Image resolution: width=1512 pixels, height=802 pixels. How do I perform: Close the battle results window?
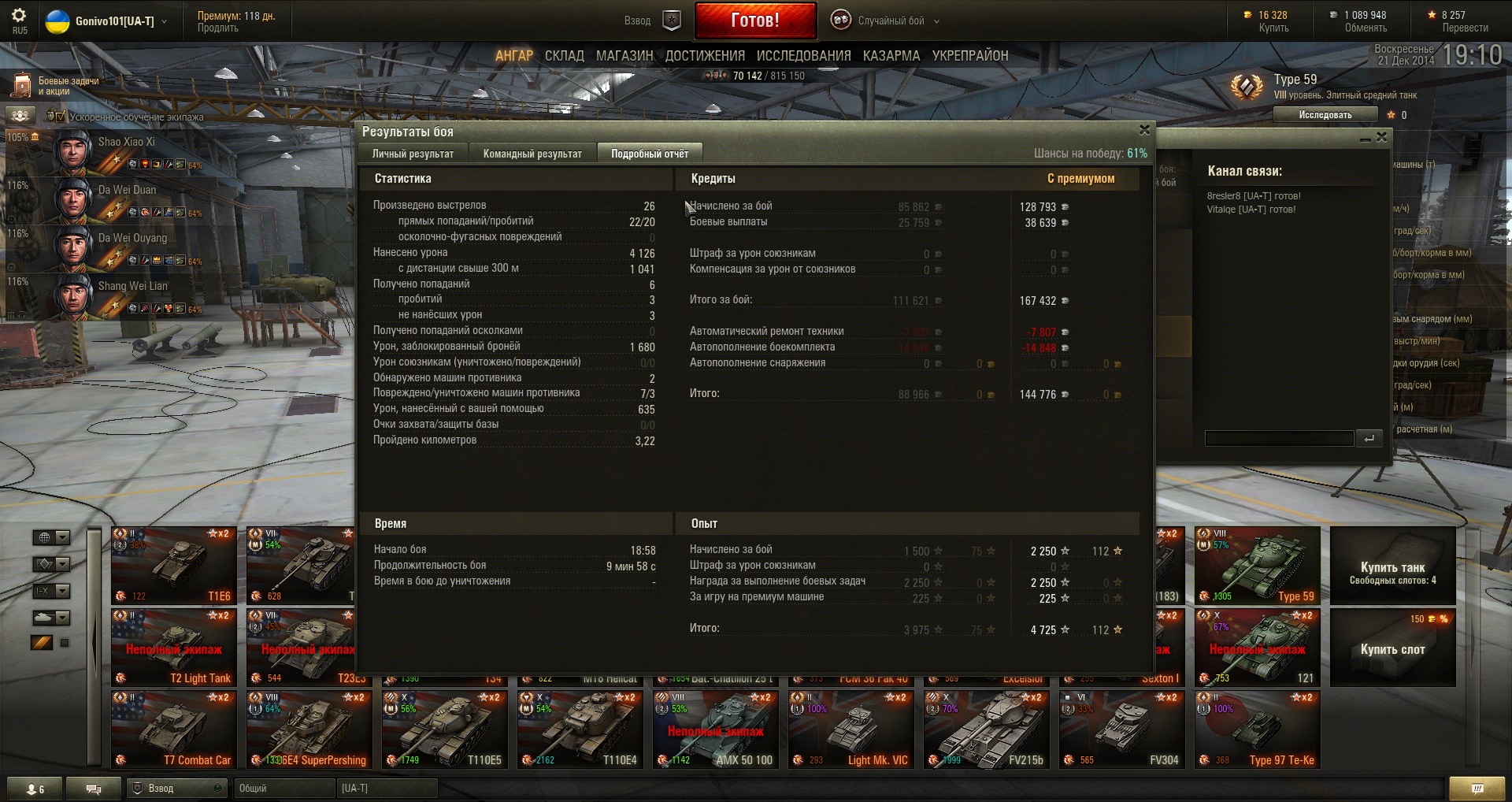point(1144,130)
